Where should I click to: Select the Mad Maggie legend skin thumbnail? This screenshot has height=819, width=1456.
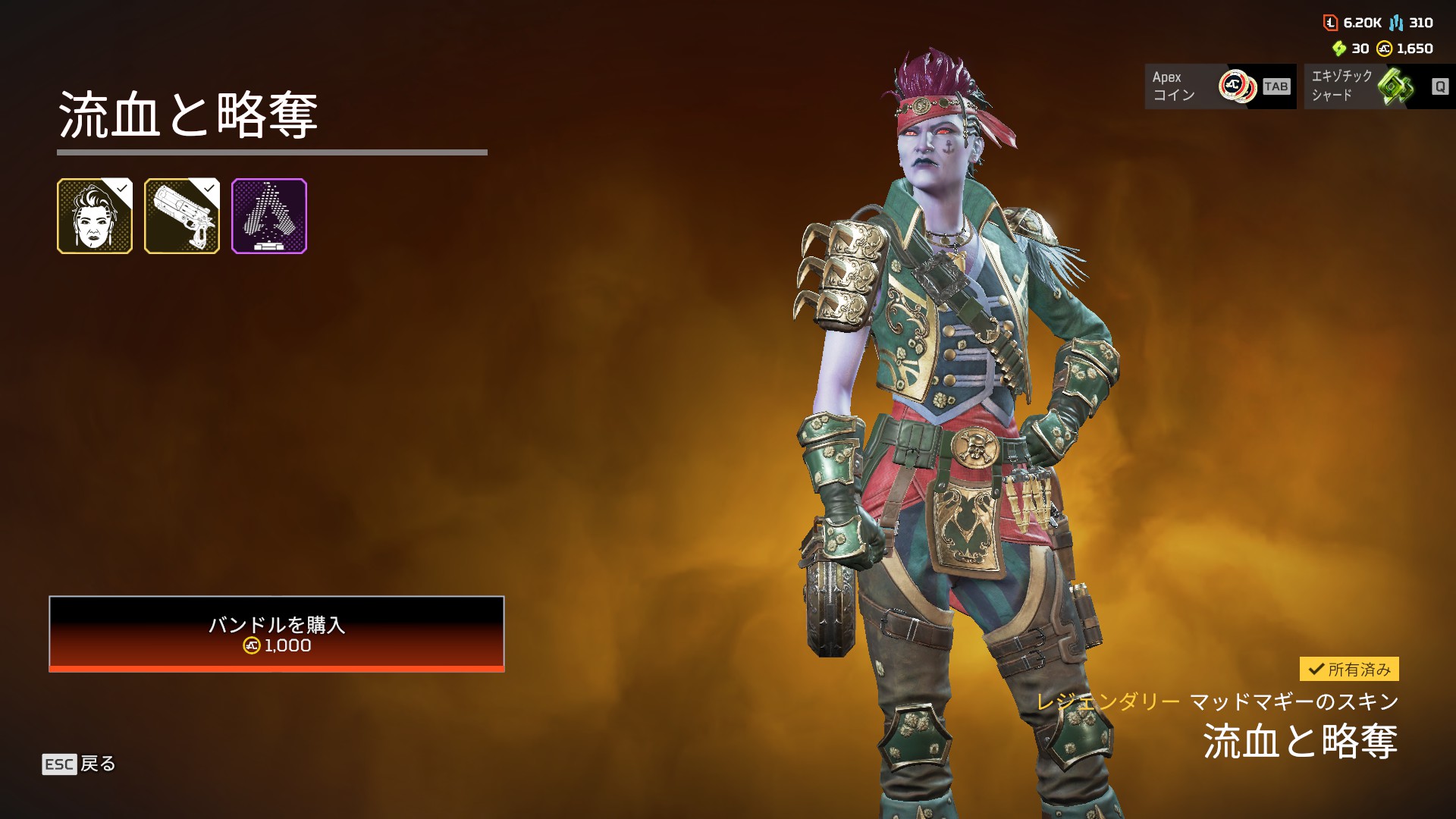[95, 216]
